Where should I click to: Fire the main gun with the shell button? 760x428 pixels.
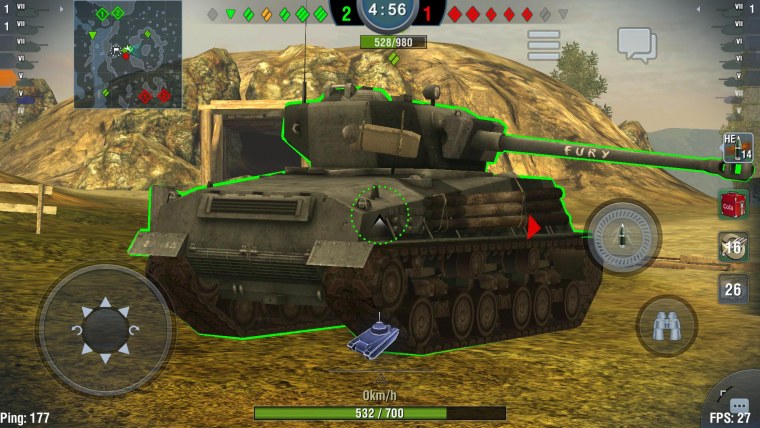point(622,238)
